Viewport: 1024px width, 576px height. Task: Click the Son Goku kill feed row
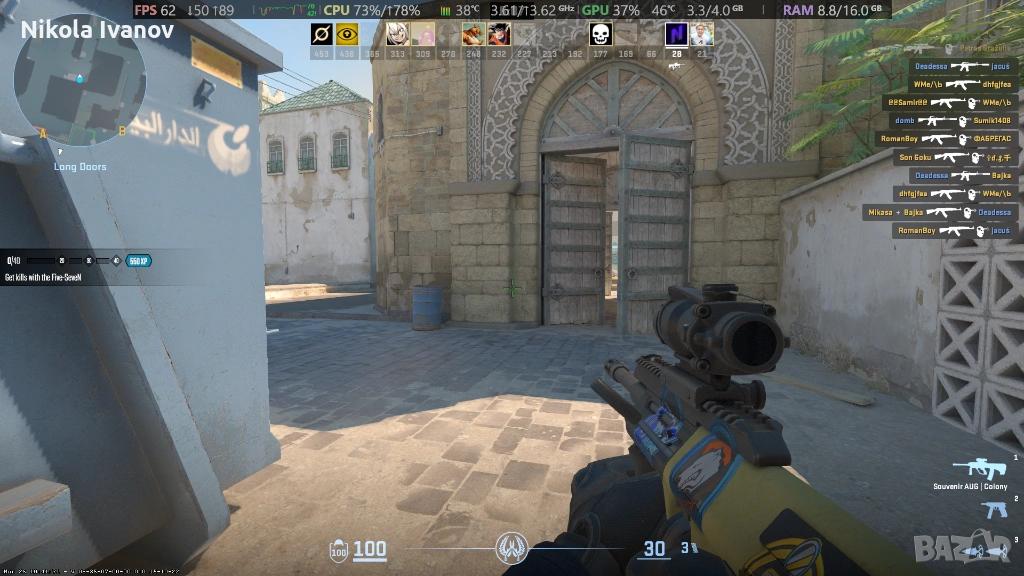point(956,157)
